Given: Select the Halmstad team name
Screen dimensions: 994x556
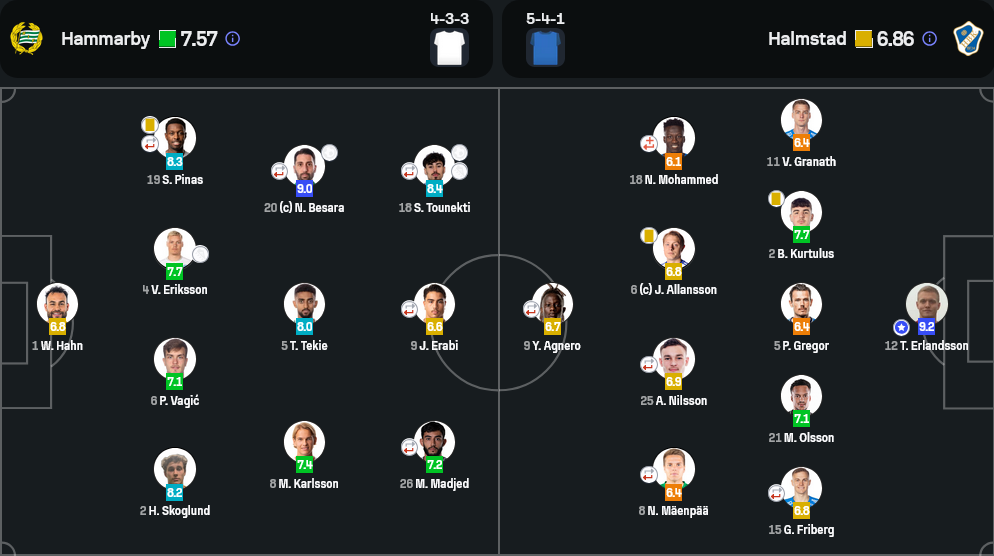Looking at the screenshot, I should point(807,39).
